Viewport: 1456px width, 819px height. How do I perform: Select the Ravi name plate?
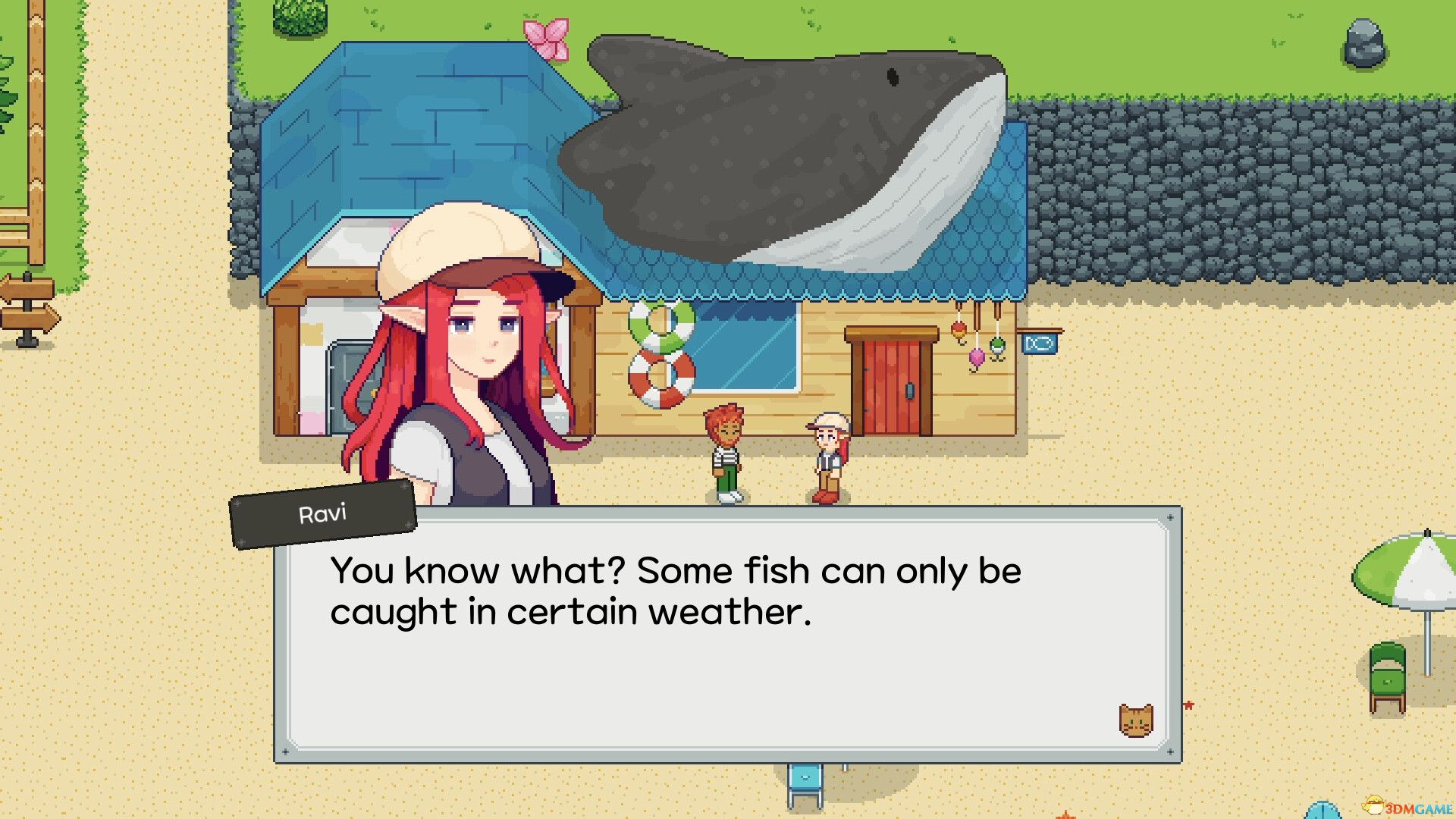coord(322,512)
